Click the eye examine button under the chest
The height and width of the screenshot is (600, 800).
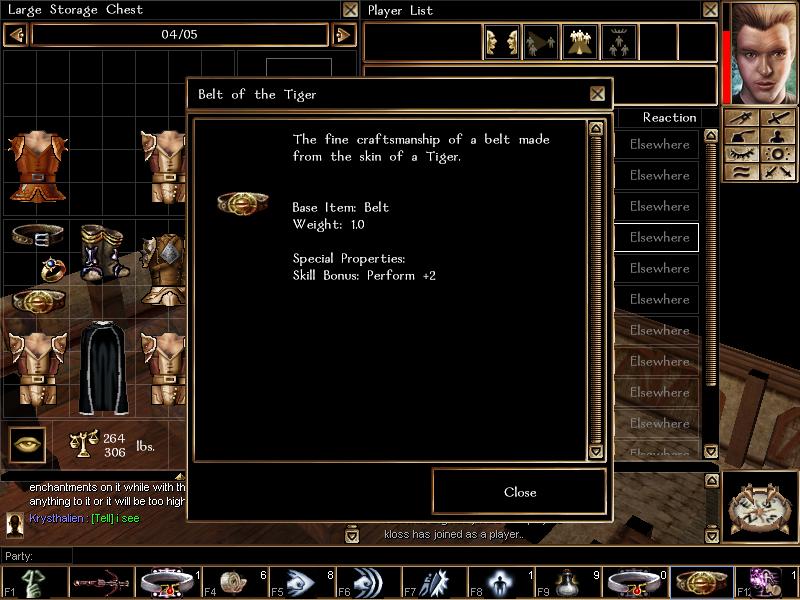[x=28, y=444]
